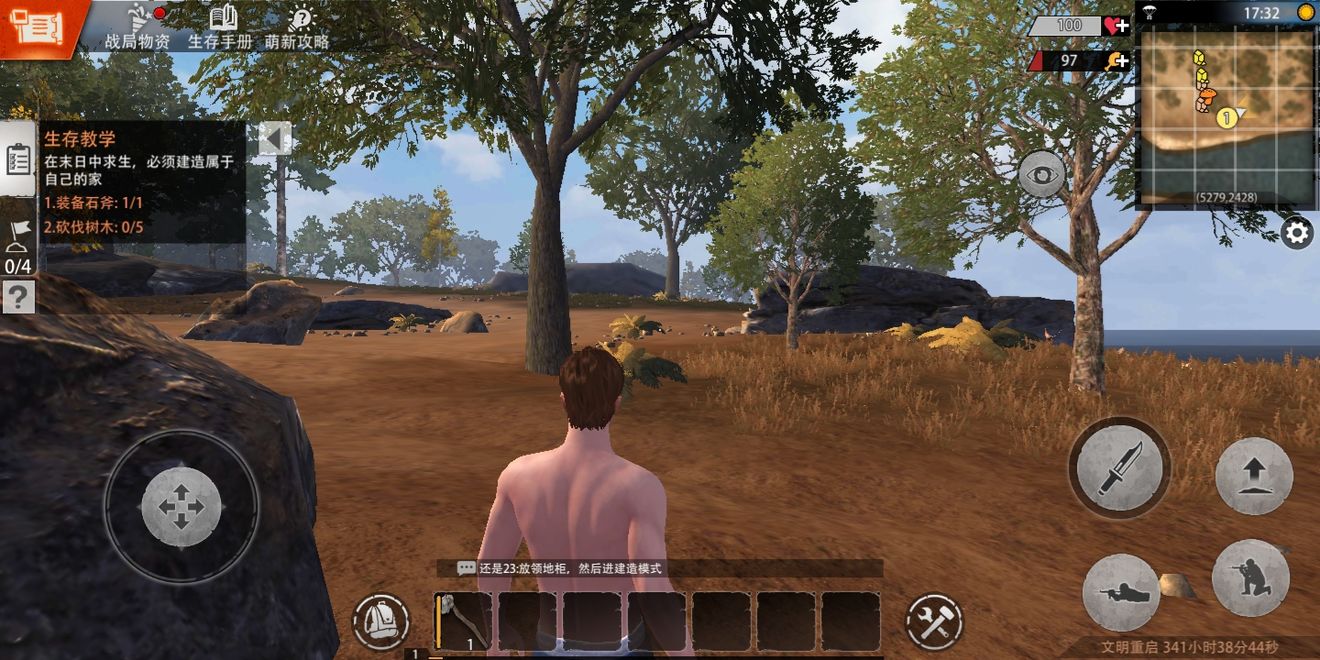Attack with the knife button
The image size is (1320, 660).
[1119, 467]
